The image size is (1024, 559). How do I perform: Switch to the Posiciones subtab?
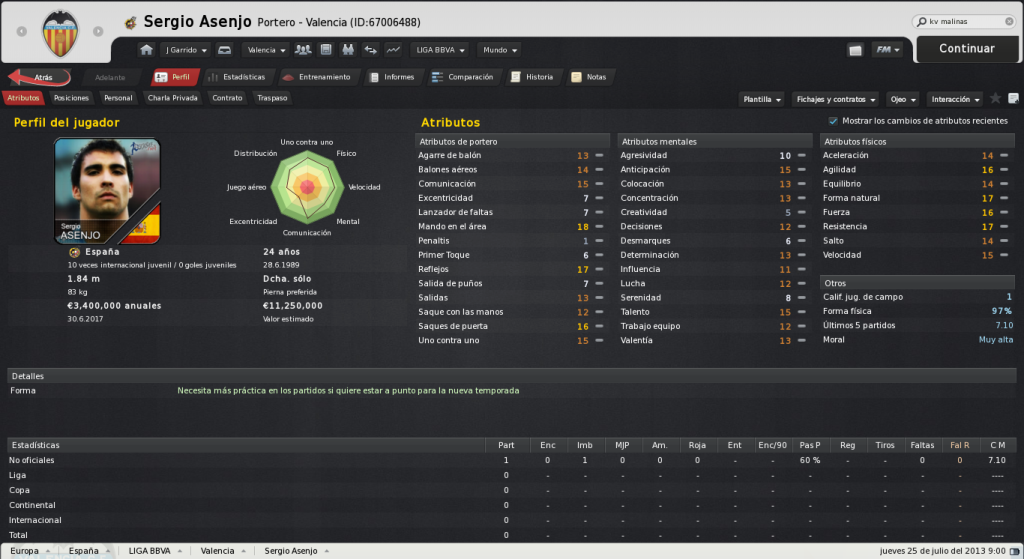71,98
